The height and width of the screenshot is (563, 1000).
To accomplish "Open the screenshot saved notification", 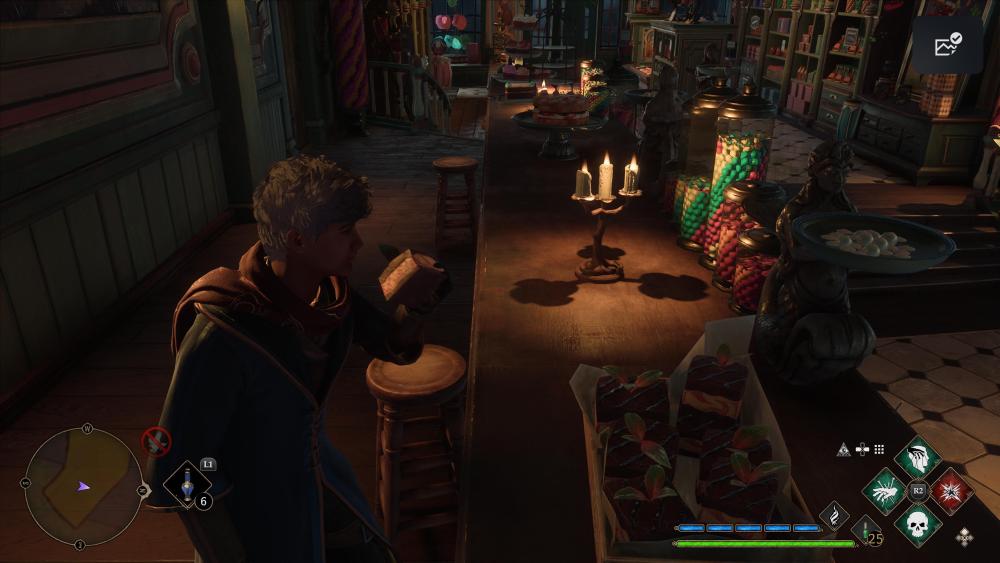I will [947, 45].
